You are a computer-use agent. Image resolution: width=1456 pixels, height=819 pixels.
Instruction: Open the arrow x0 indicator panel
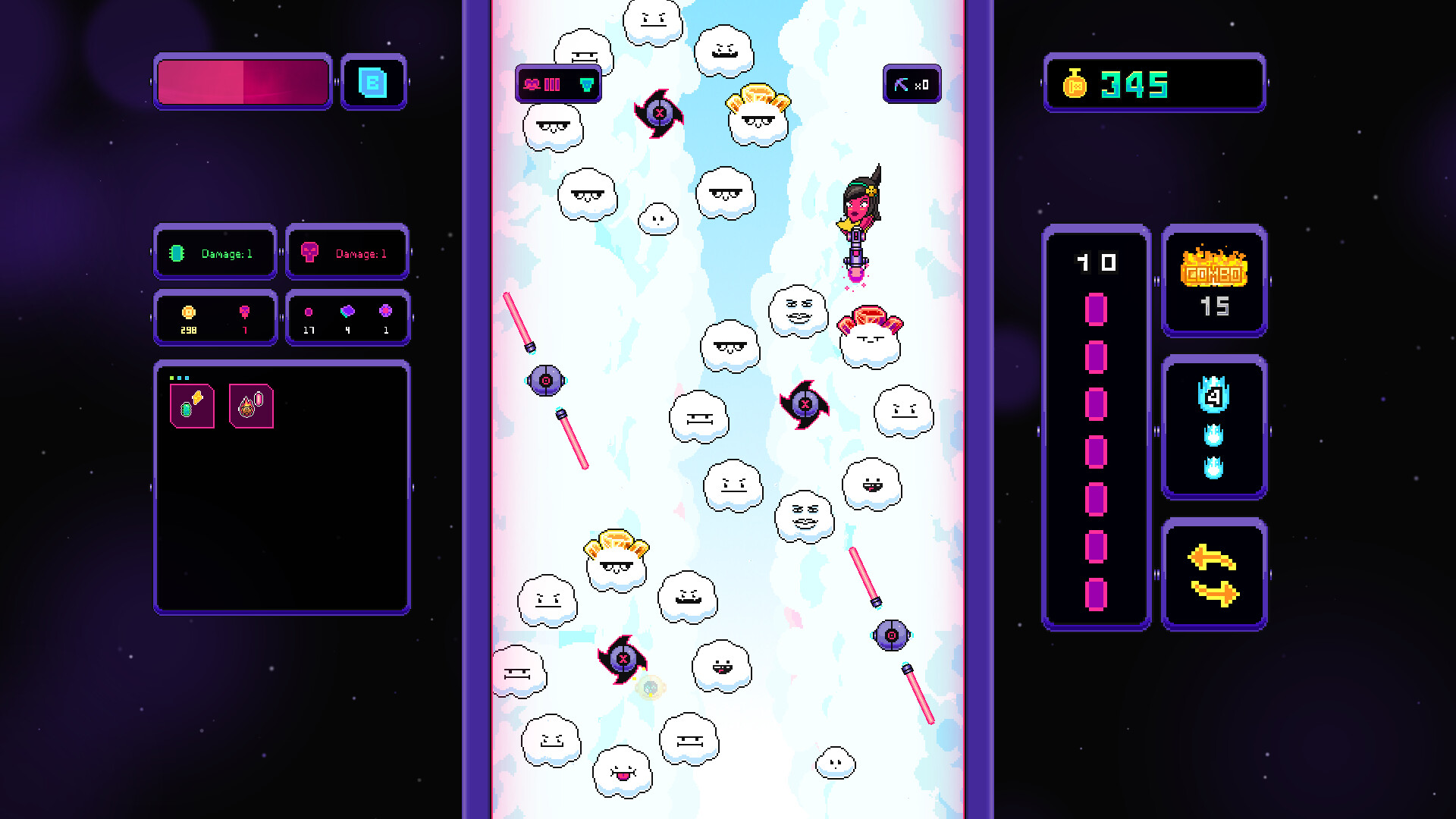coord(912,84)
